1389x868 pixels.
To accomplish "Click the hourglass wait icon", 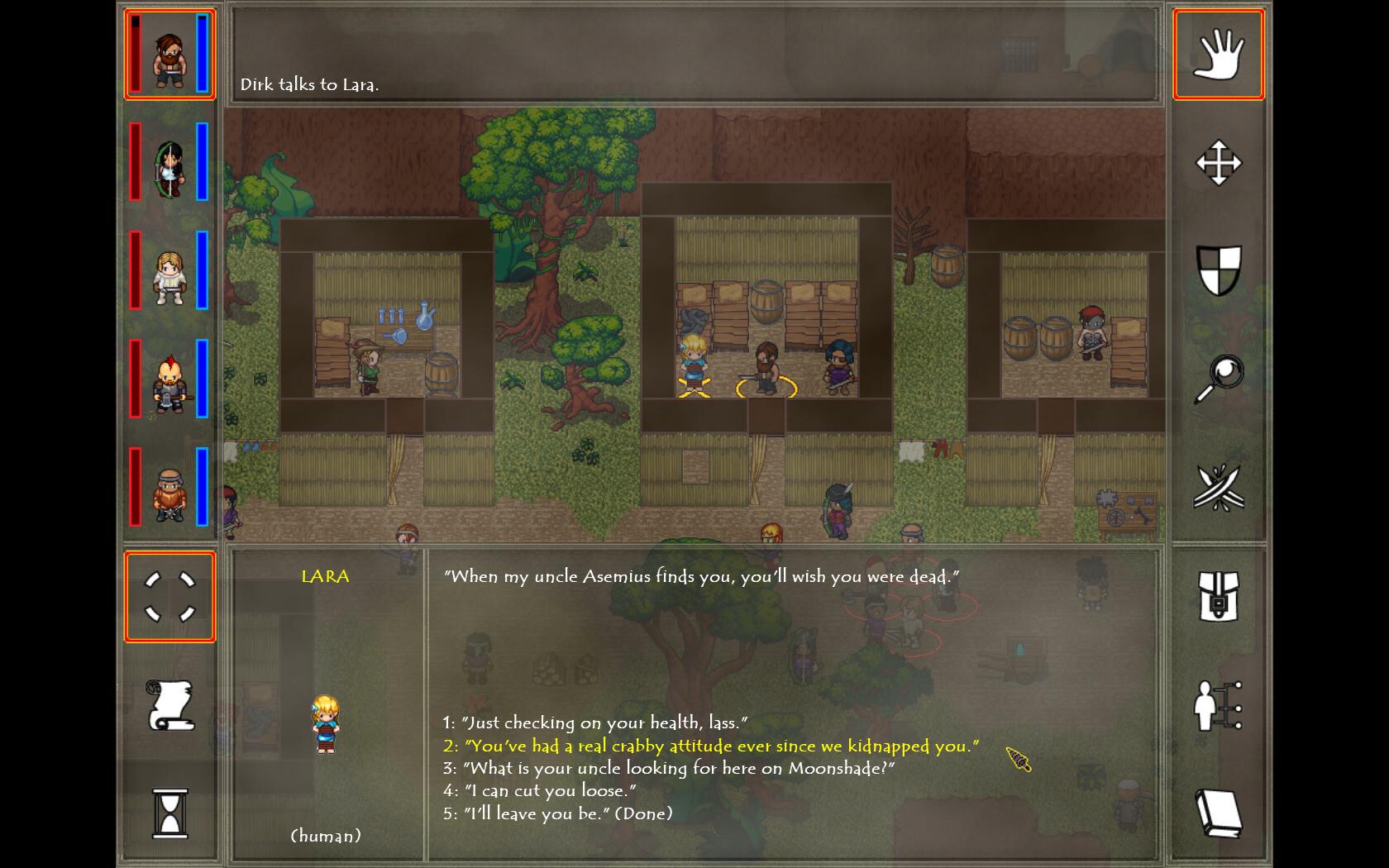I will tap(169, 813).
